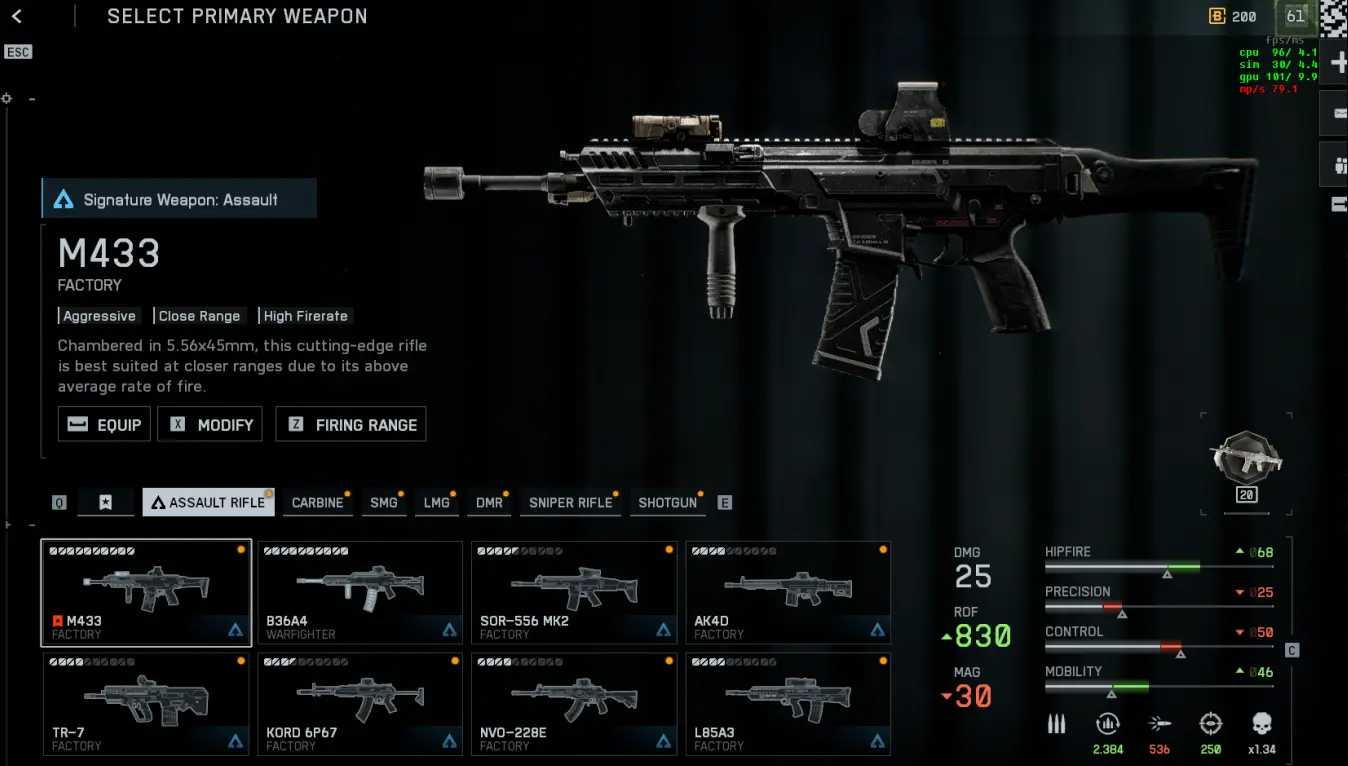Select the KORD 6P67 rifle tile

pyautogui.click(x=360, y=704)
